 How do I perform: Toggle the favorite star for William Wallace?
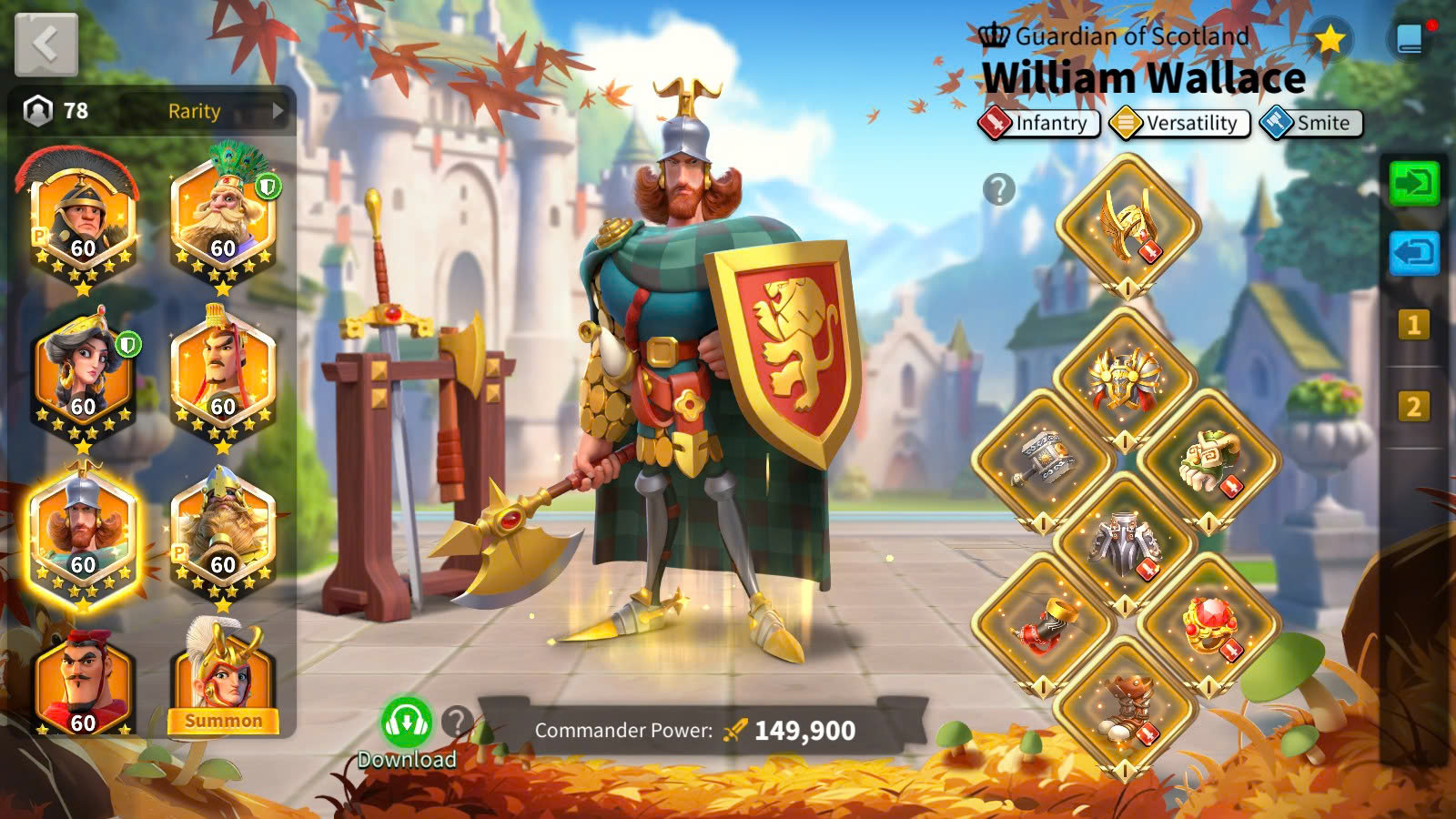click(1330, 39)
